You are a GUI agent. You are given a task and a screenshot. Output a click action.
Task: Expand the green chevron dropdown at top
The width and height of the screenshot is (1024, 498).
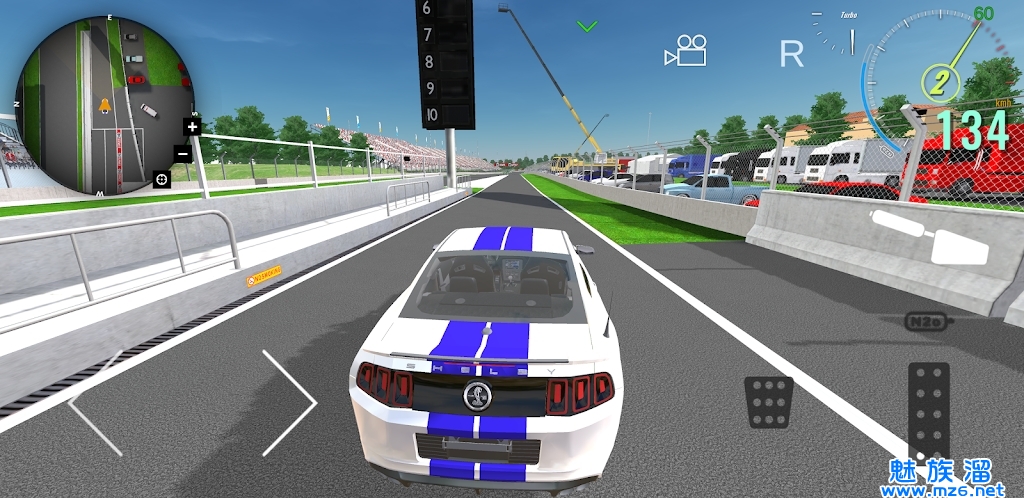point(587,26)
